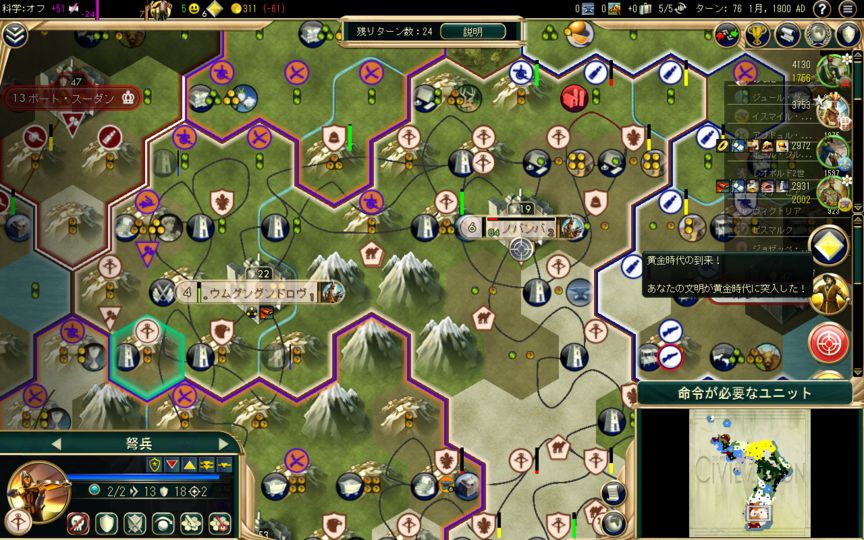Activate the crossed-swords alert unit action
This screenshot has width=864, height=540.
point(134,522)
